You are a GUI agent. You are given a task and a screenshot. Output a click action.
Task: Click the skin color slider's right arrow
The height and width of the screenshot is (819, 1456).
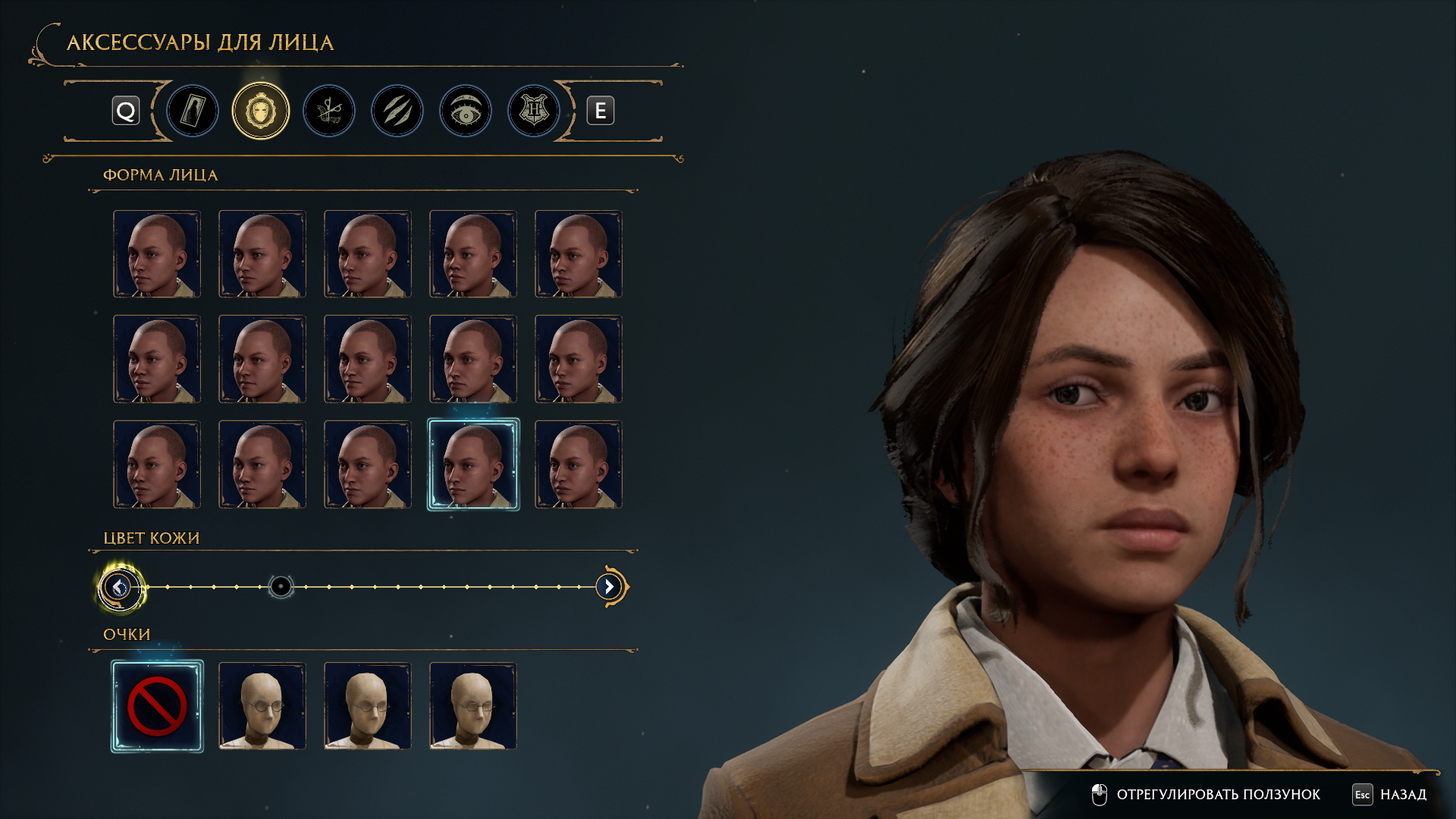click(x=609, y=587)
